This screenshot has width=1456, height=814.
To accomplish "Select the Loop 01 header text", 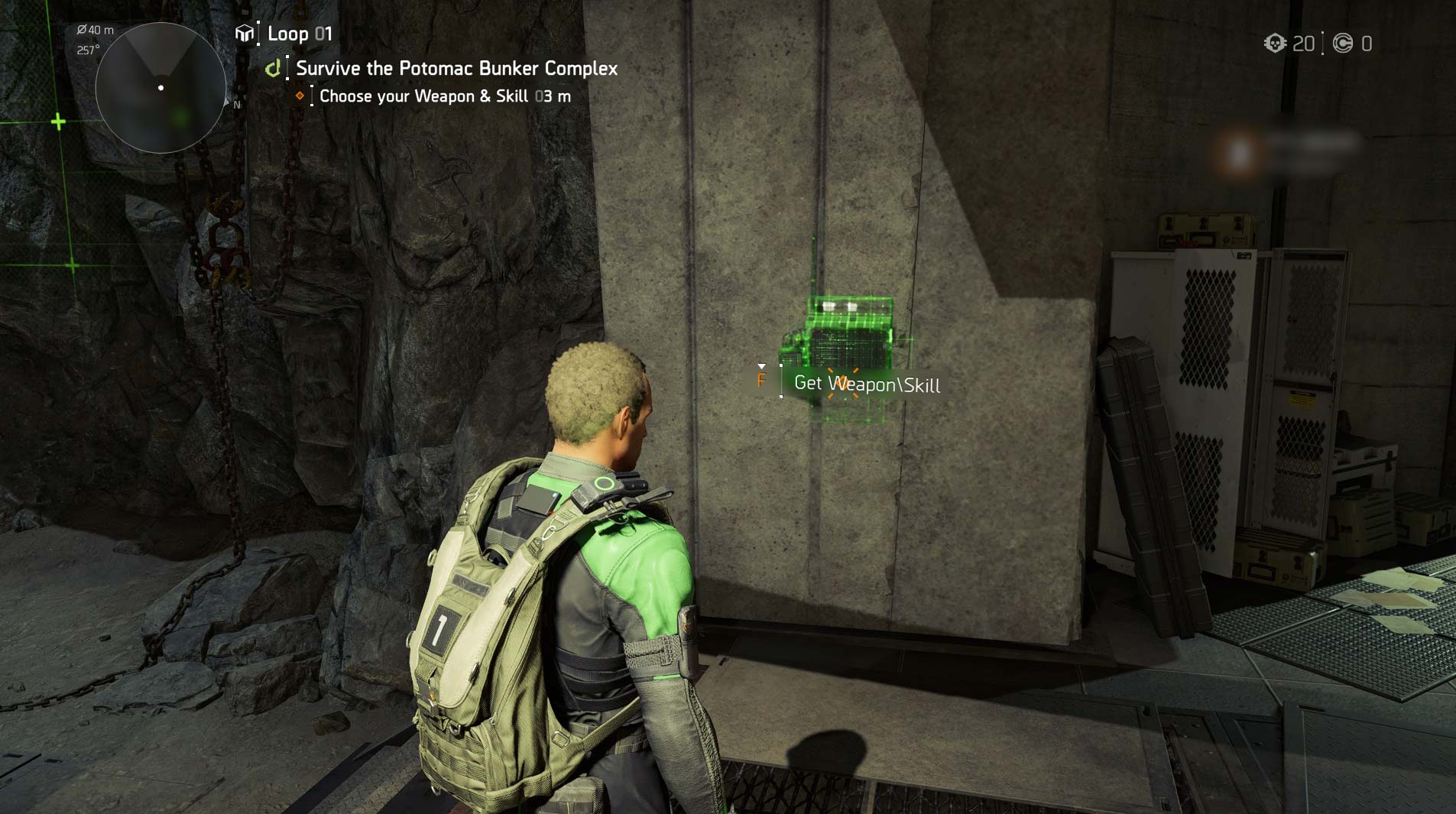I will (301, 33).
